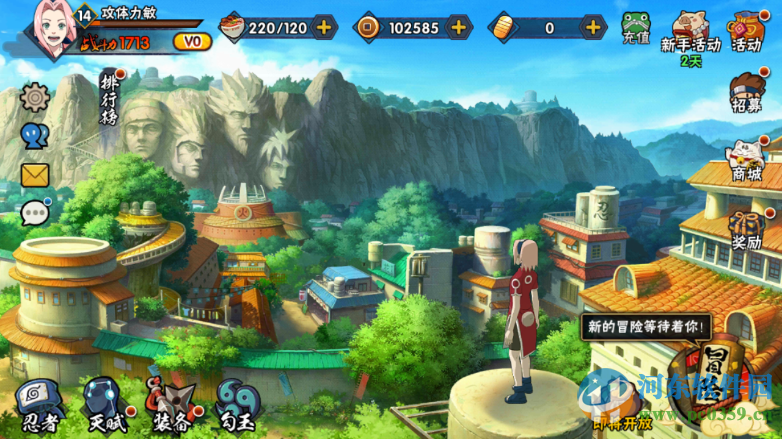The image size is (782, 439).
Task: Open the blue friends icon
Action: point(35,136)
